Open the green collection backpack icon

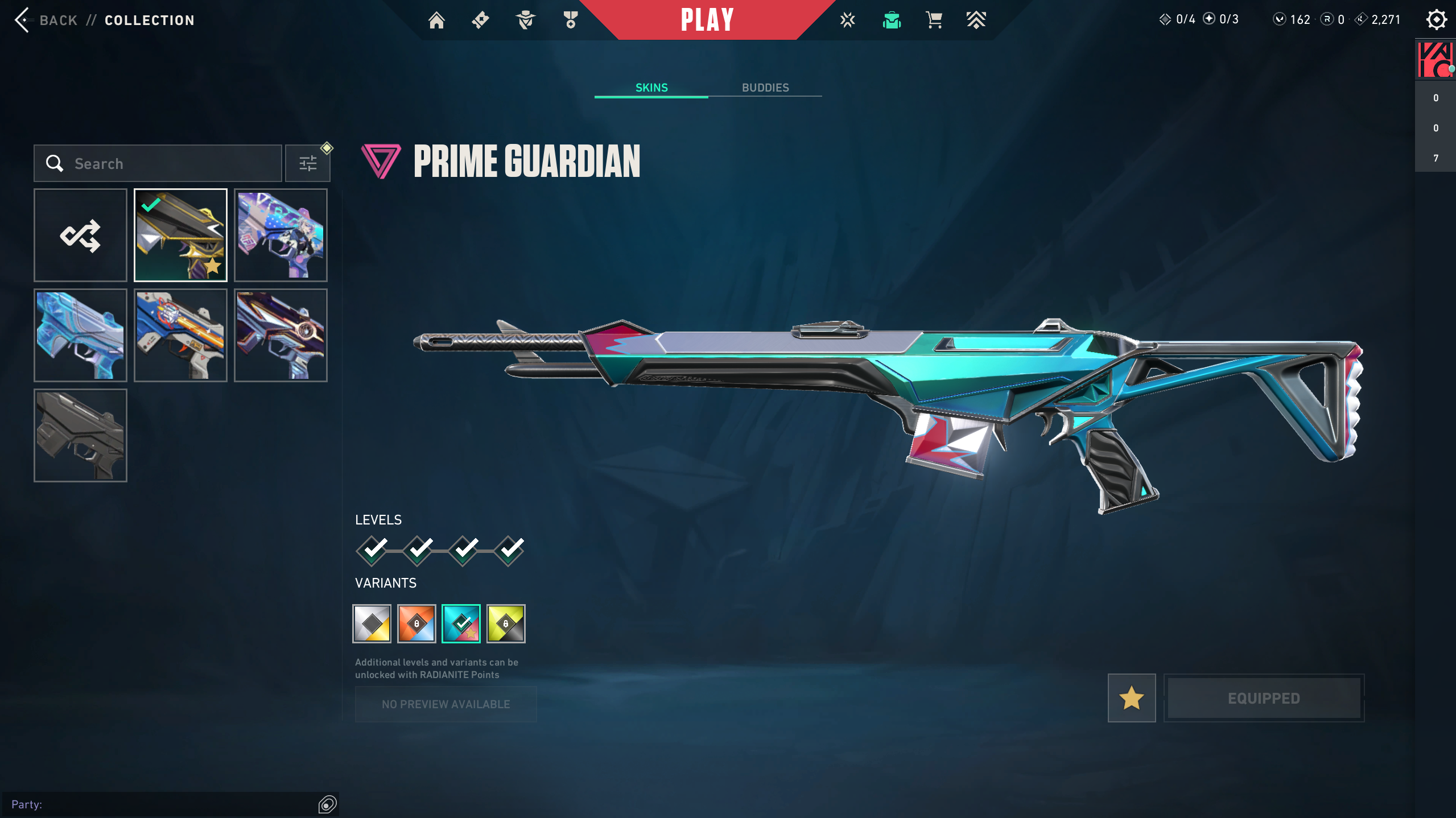coord(892,20)
